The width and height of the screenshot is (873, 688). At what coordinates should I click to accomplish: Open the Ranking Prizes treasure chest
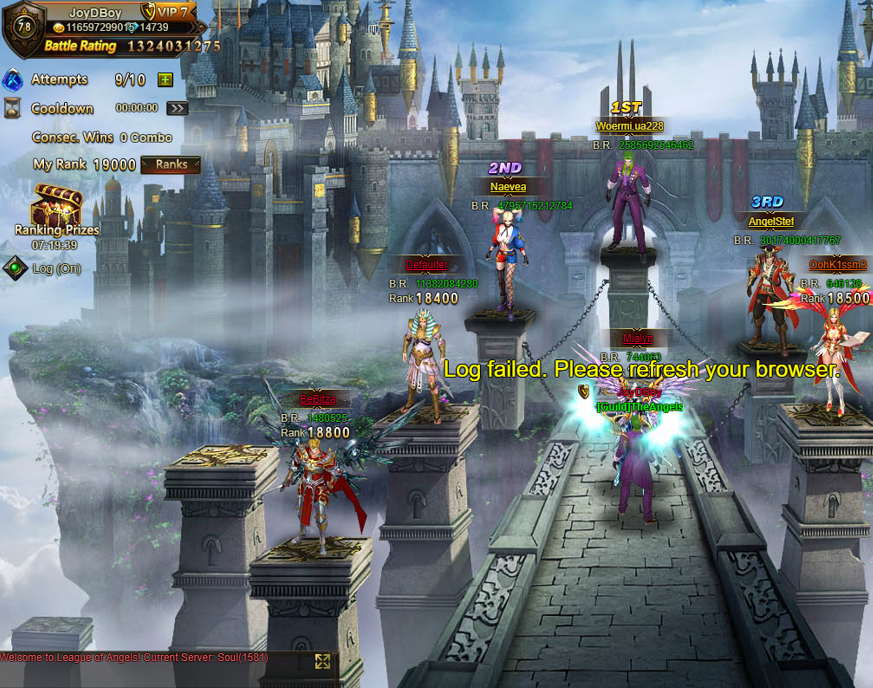click(54, 208)
